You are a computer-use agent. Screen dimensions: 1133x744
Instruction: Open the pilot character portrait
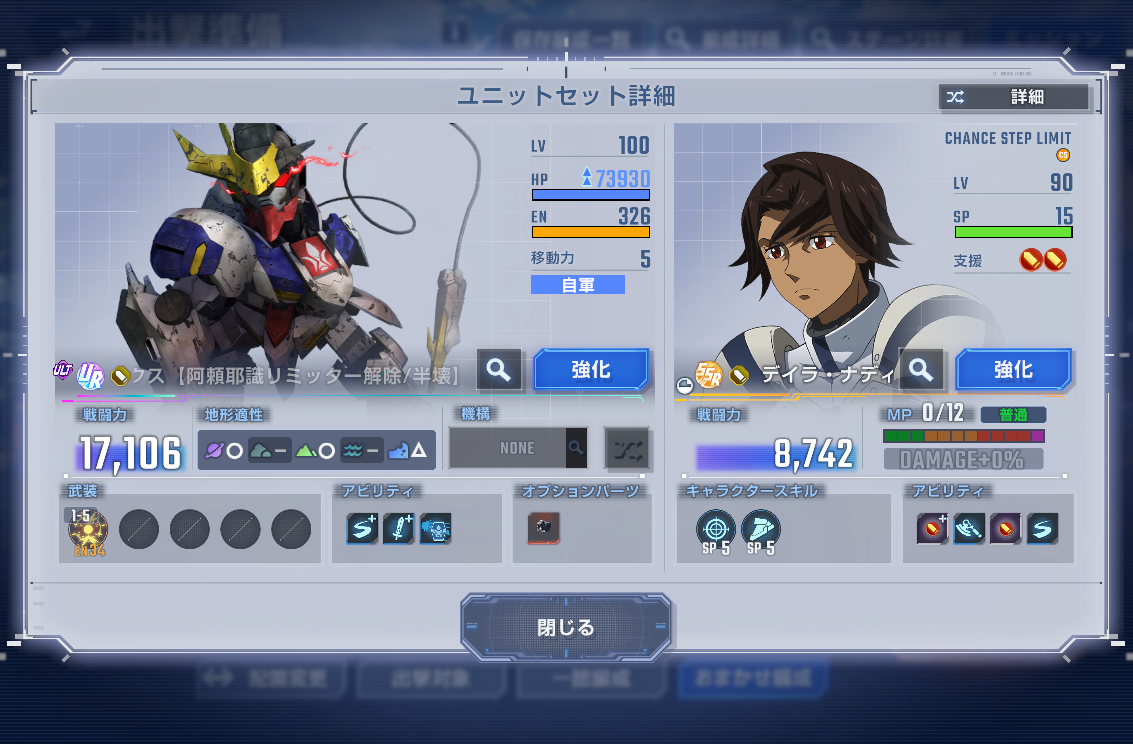[x=800, y=250]
